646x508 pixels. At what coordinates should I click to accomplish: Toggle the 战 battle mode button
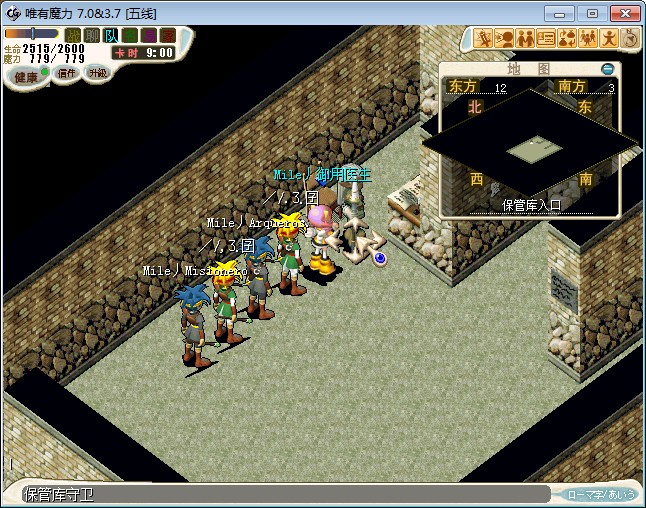coord(73,35)
